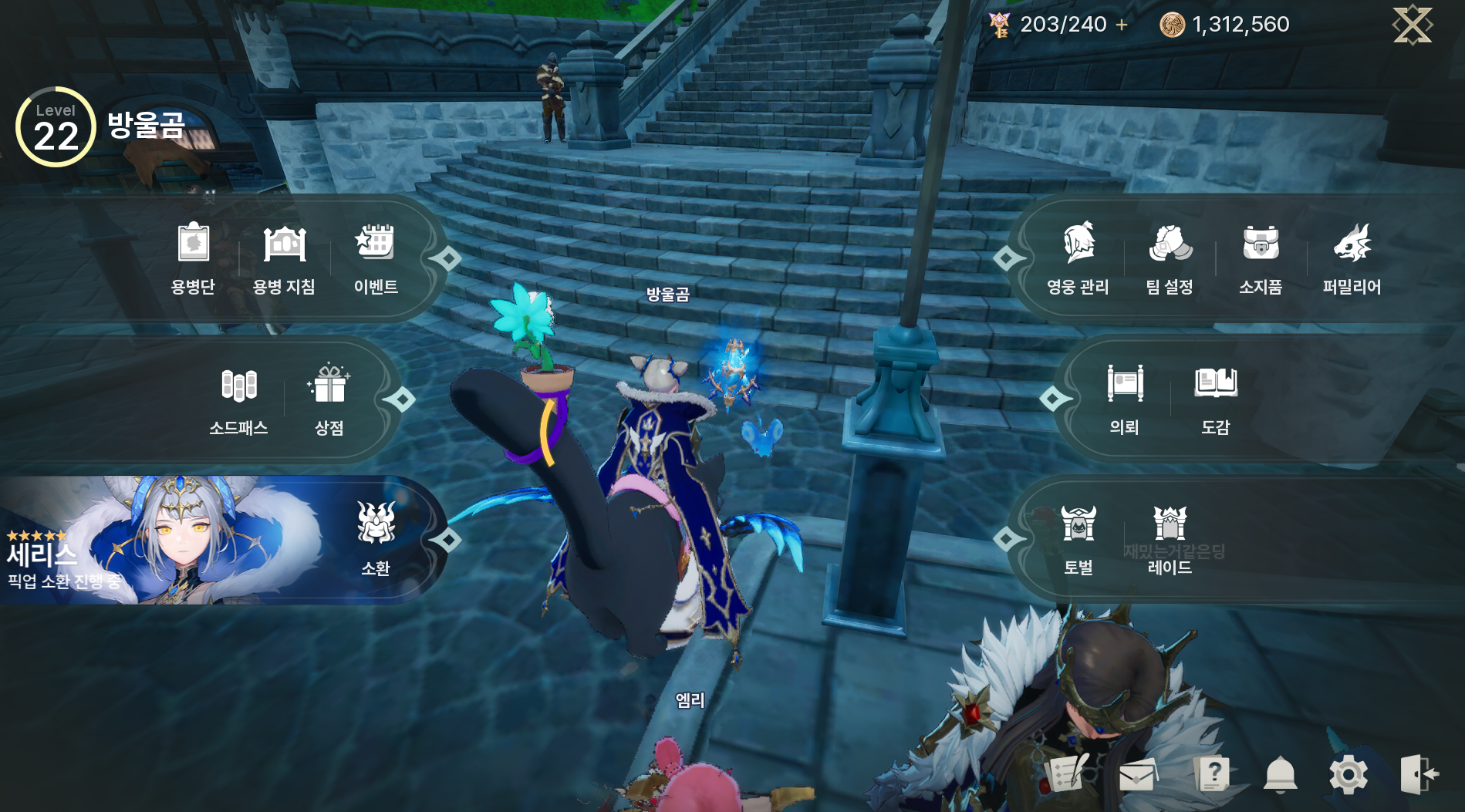1465x812 pixels.
Task: Open the notification bell icon
Action: pyautogui.click(x=1281, y=774)
